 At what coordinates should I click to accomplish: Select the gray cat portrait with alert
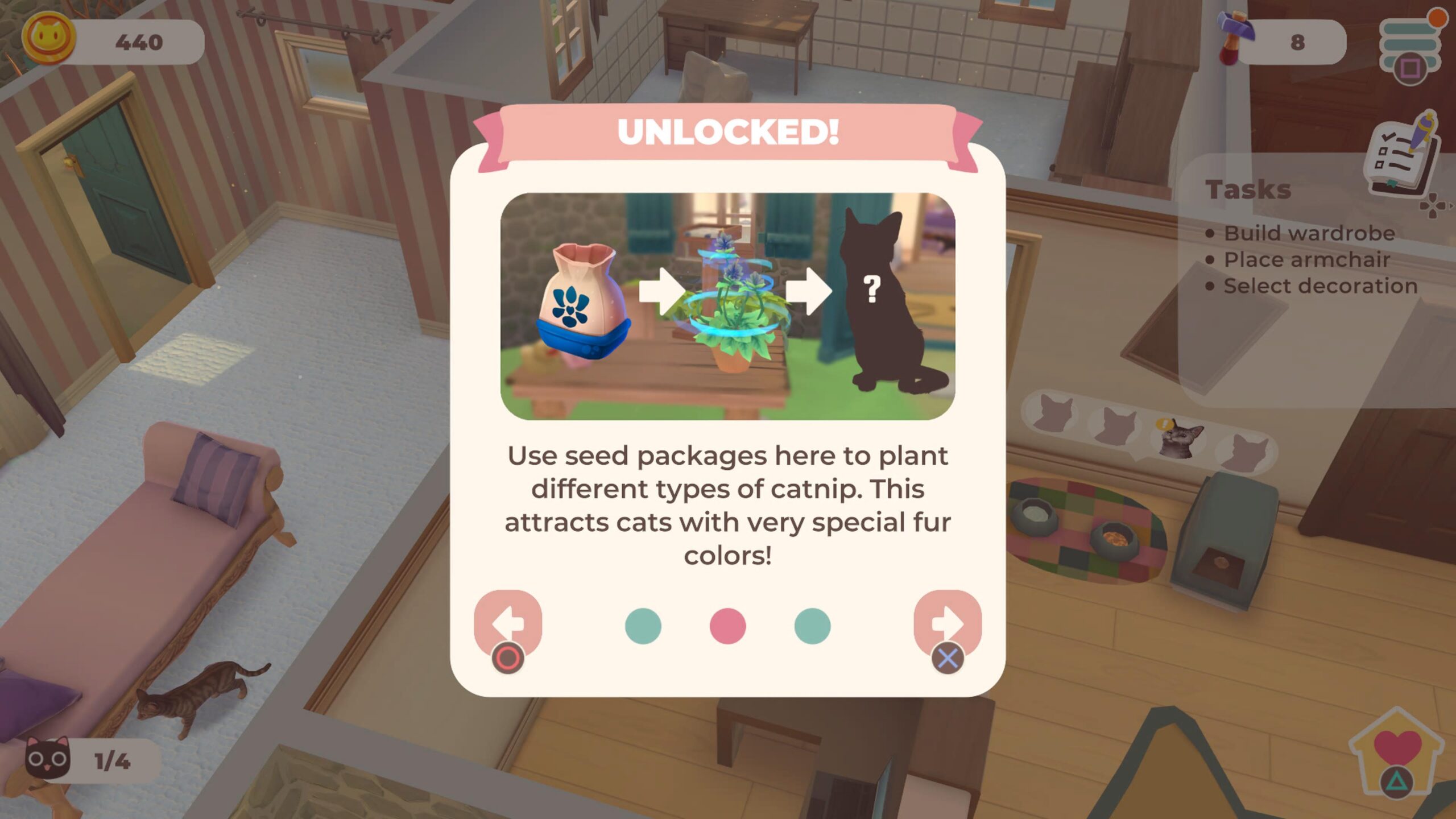1181,438
